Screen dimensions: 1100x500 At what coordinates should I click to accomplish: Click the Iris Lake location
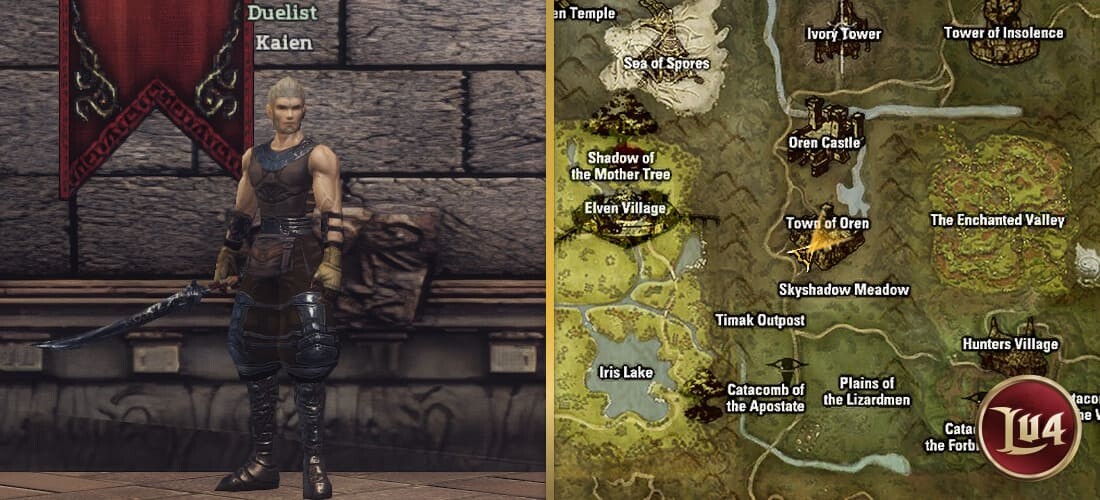624,373
